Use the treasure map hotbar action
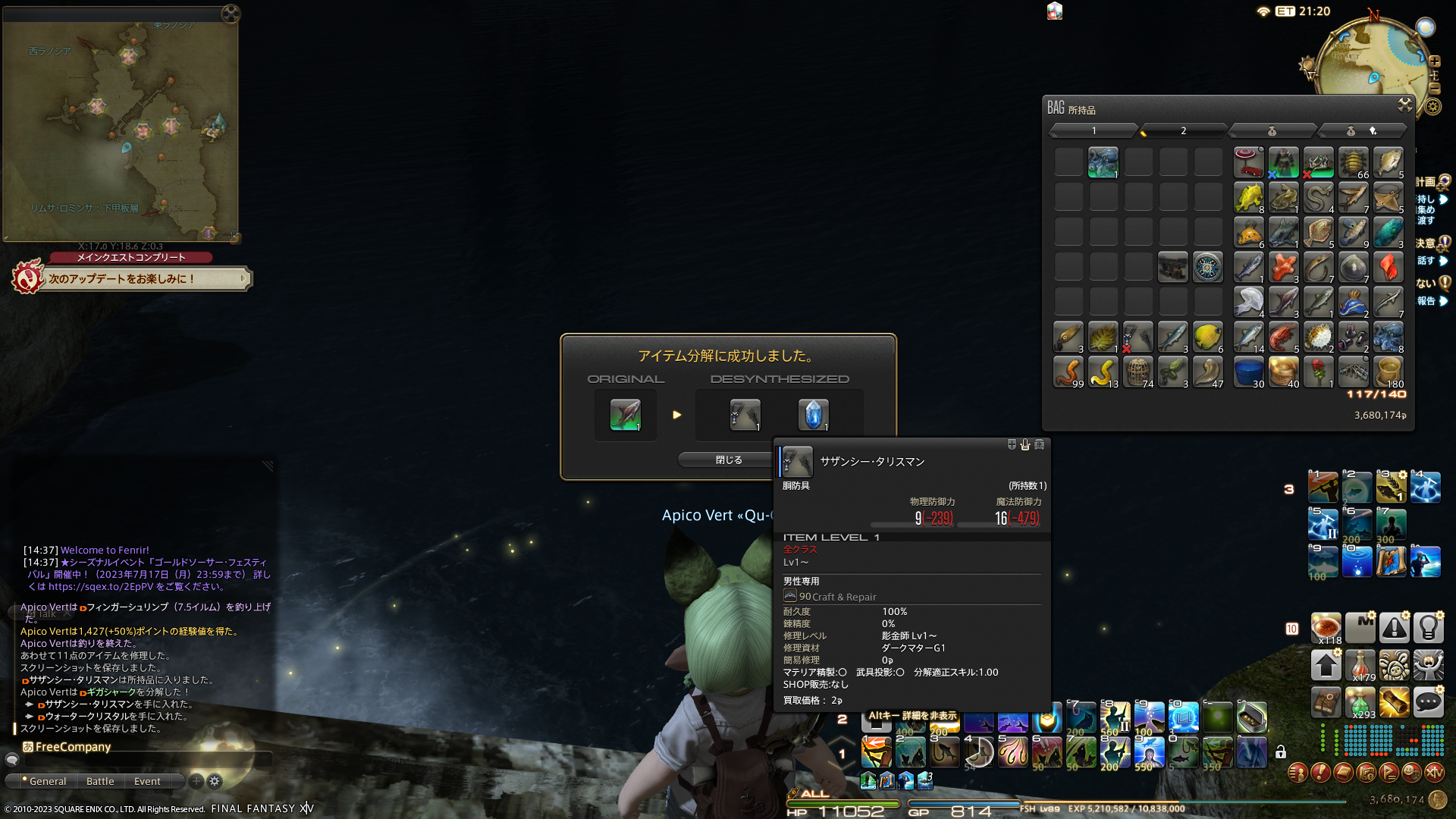The image size is (1456, 819). tap(1391, 563)
